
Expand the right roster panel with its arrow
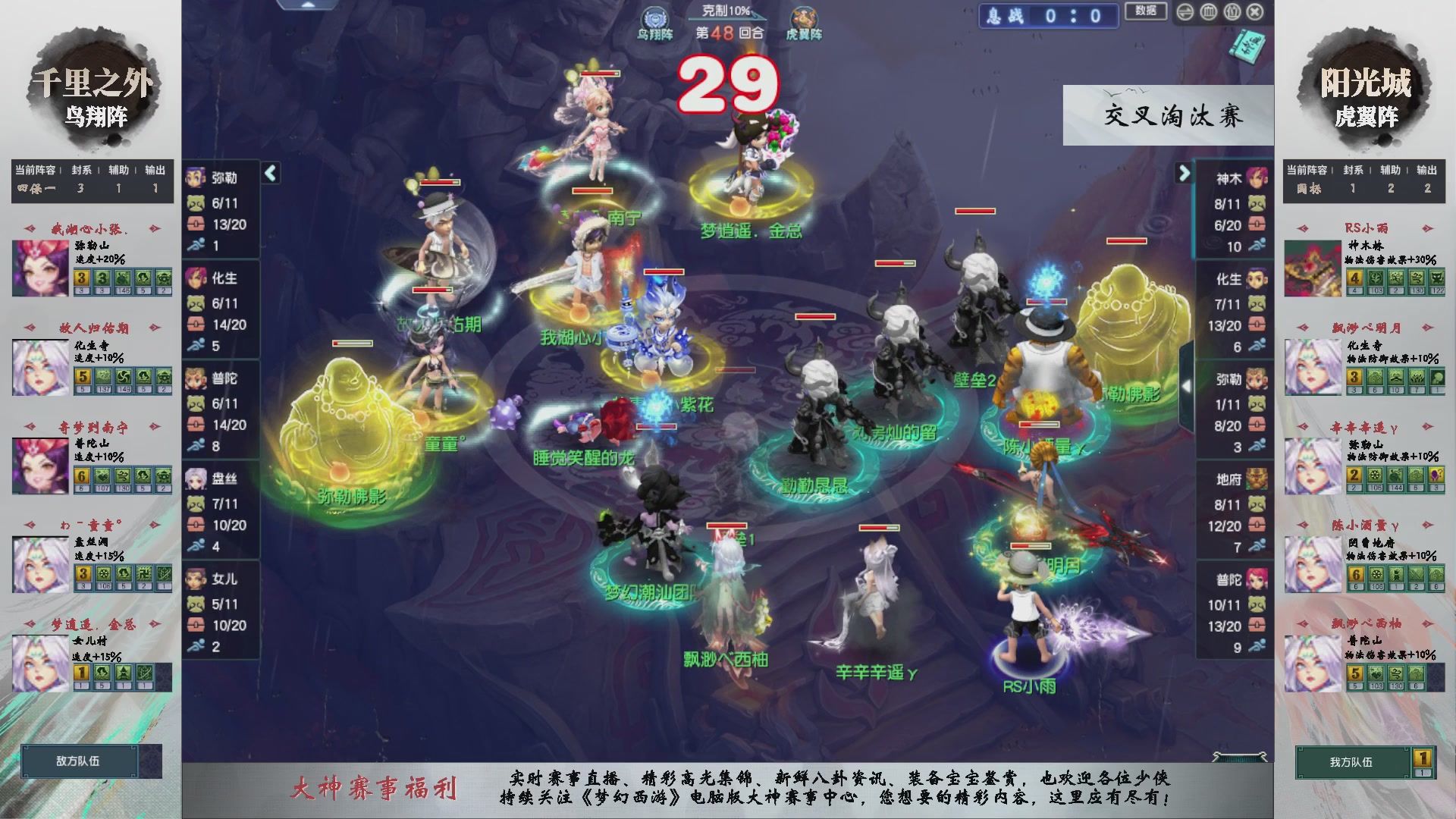(1185, 173)
